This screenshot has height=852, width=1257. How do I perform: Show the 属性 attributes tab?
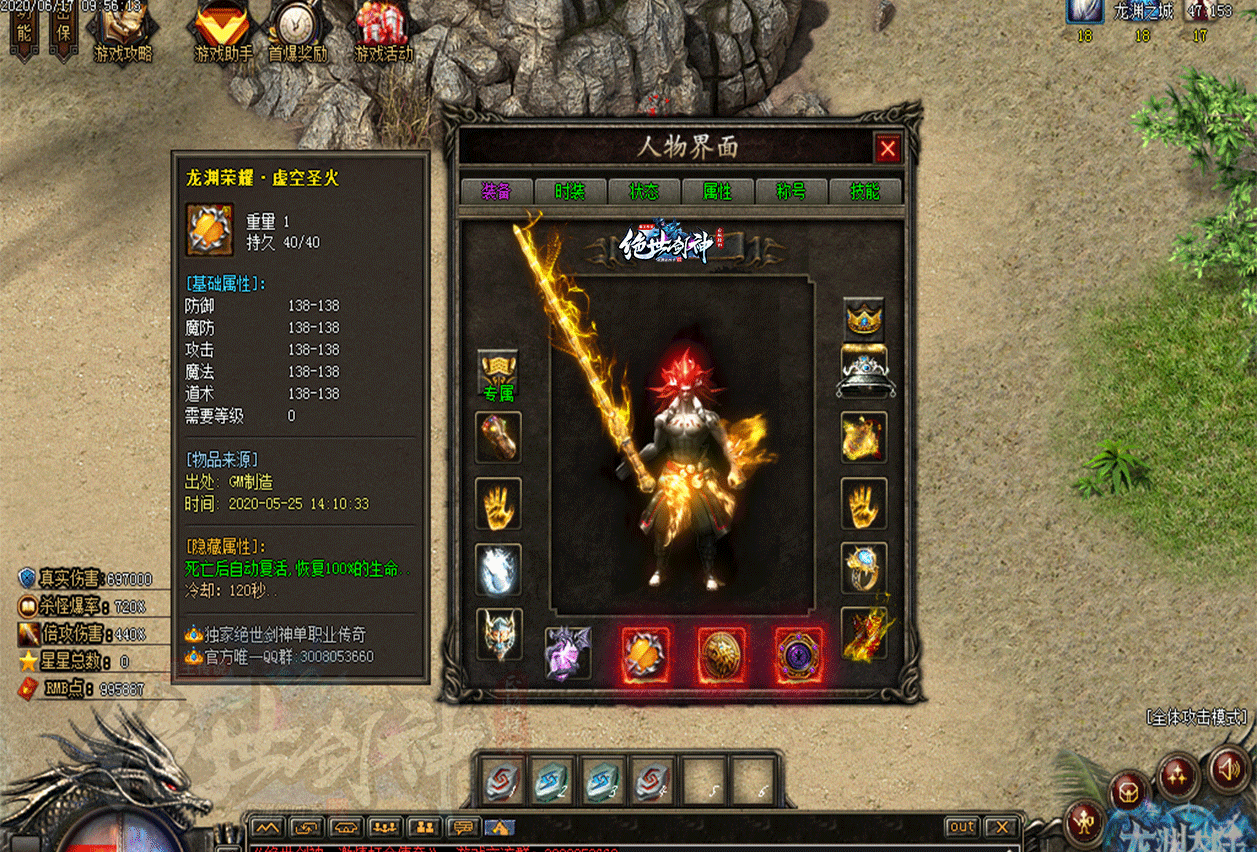click(717, 191)
